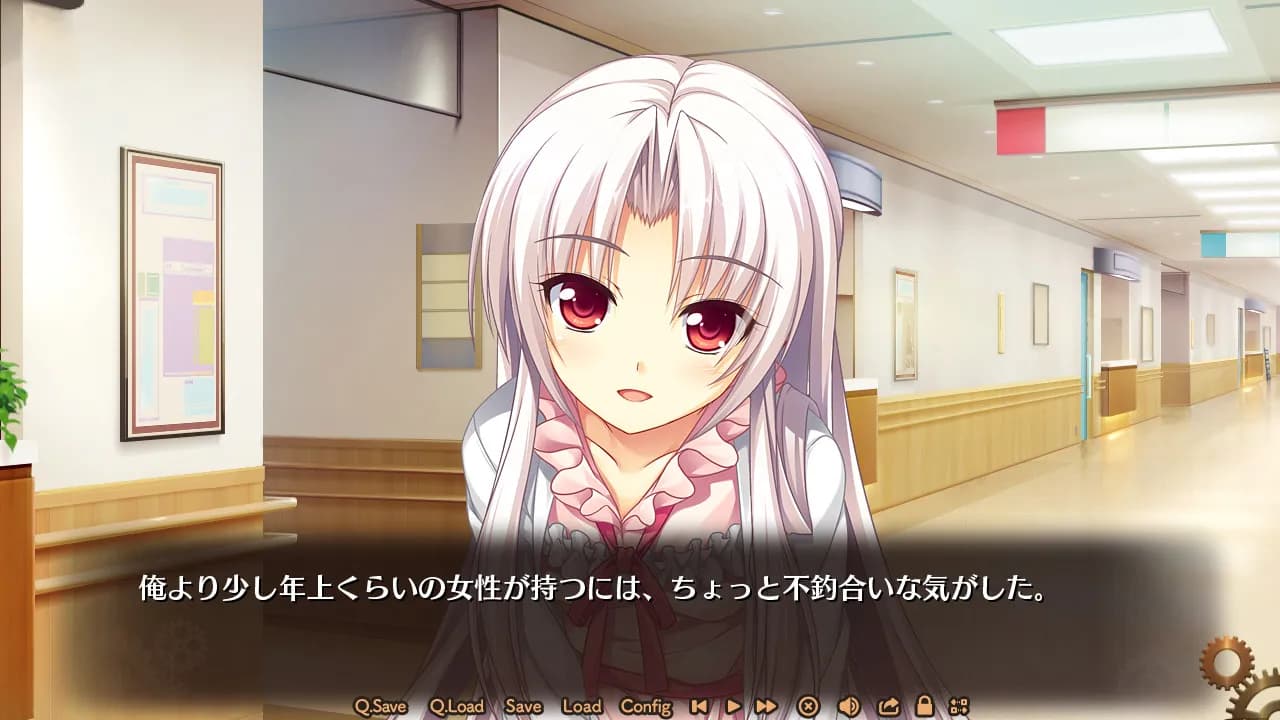
Task: Activate fast-forward skip mode icon
Action: 767,706
